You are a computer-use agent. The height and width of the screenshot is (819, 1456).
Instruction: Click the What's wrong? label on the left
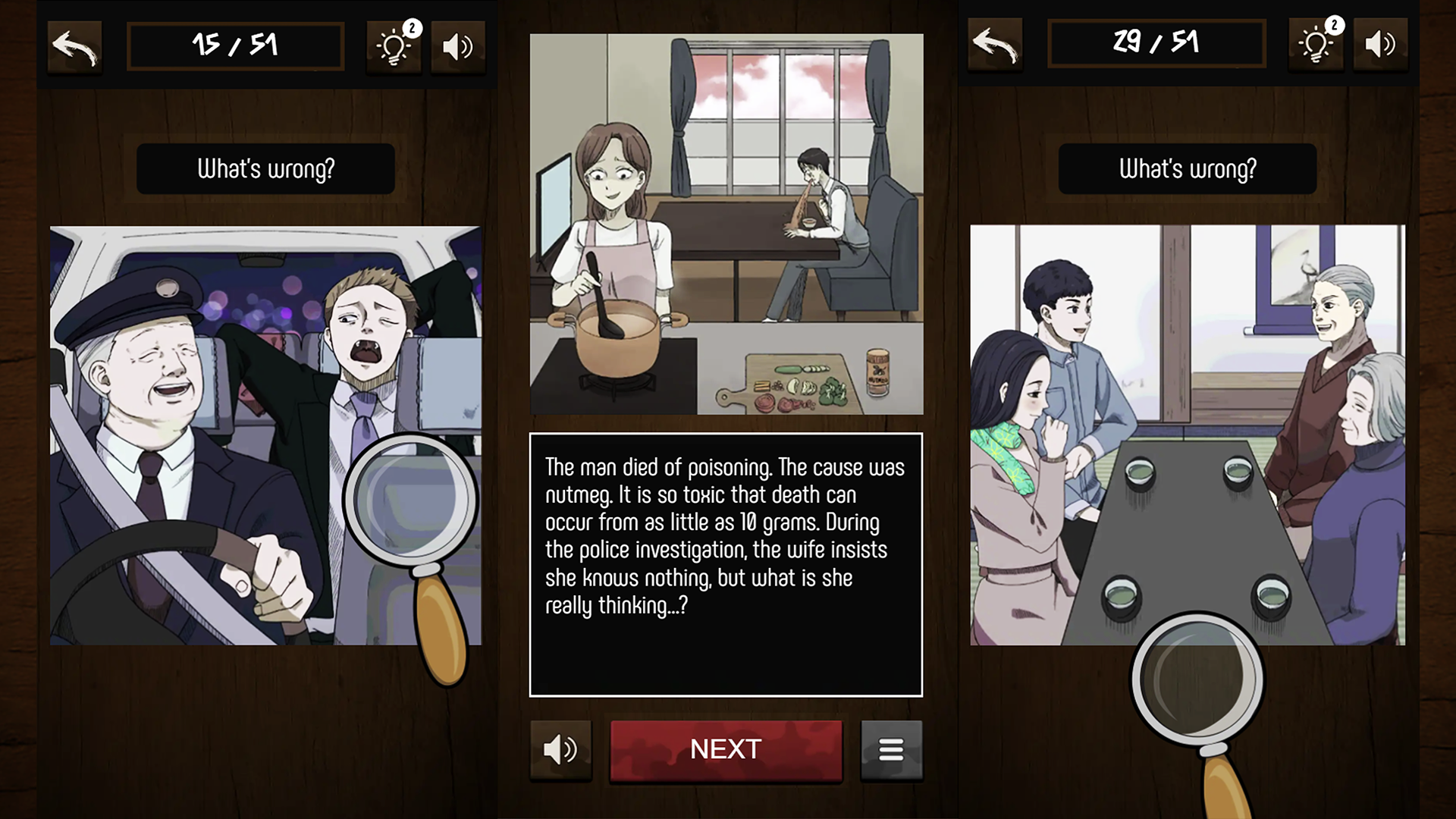pyautogui.click(x=265, y=168)
